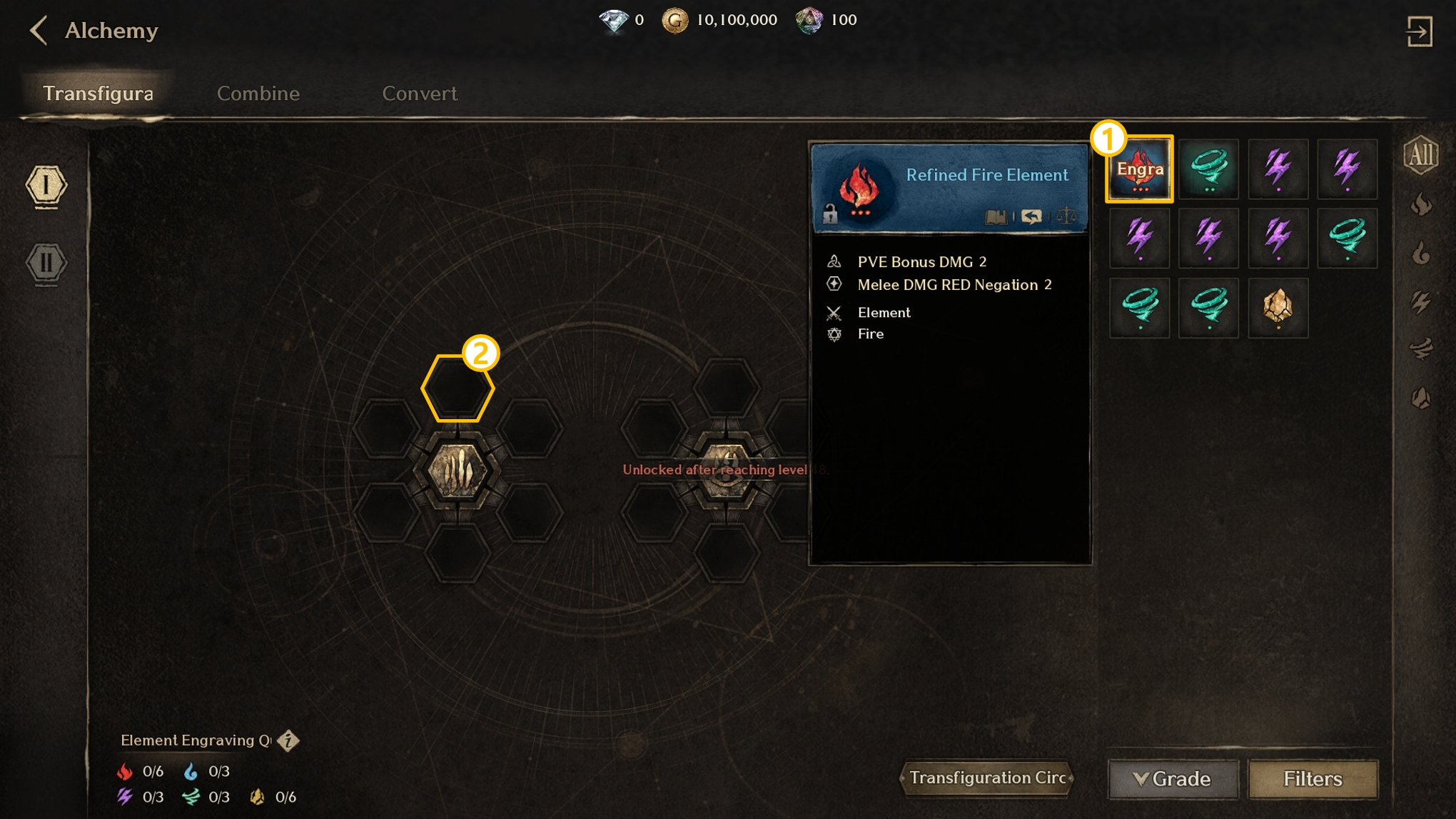Show All elements filter
The height and width of the screenshot is (819, 1456).
tap(1420, 155)
